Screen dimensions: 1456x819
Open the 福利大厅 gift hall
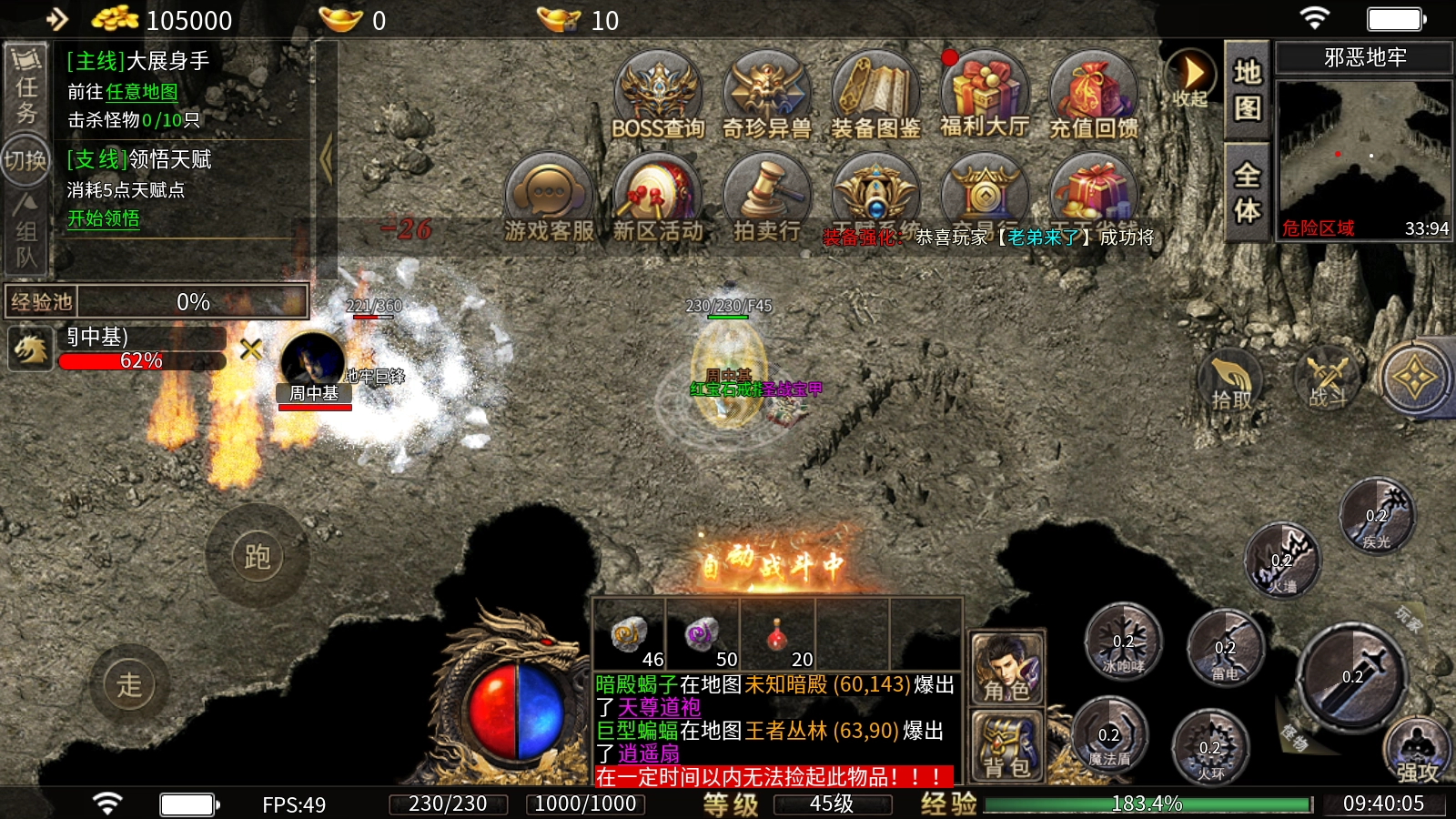coord(984,96)
